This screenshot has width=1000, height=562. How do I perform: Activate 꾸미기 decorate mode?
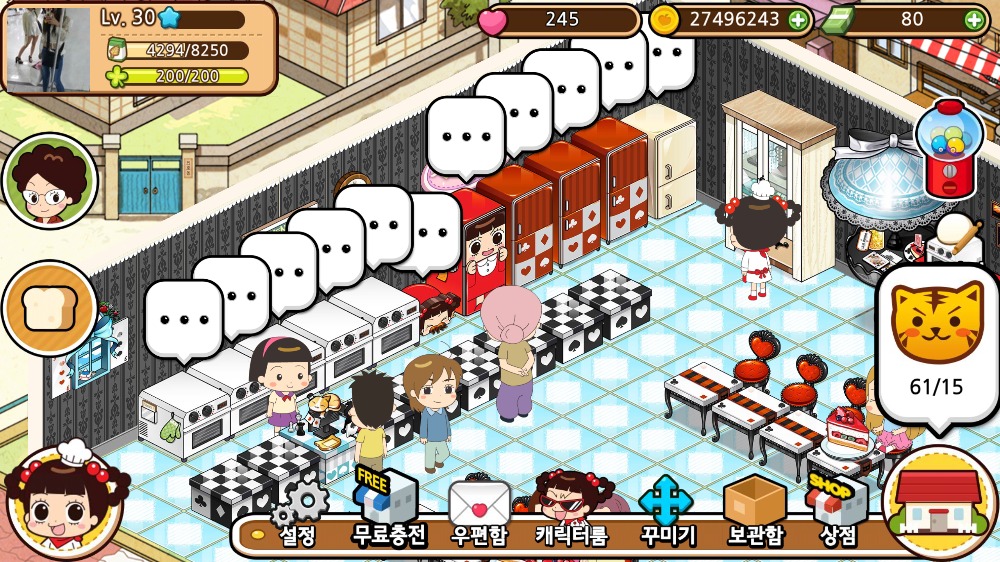[x=667, y=511]
